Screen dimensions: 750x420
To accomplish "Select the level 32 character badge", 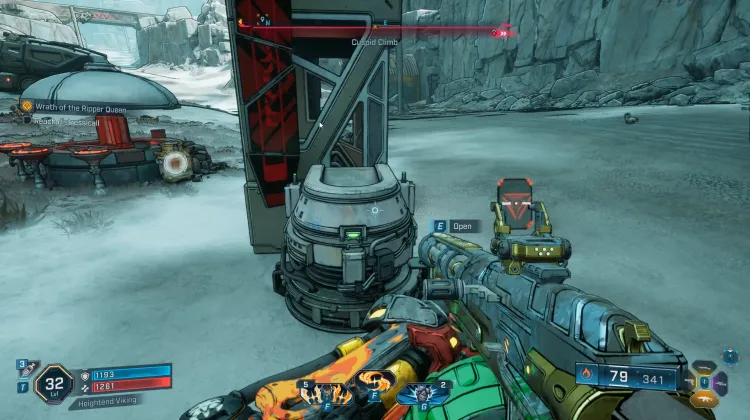I will point(53,382).
